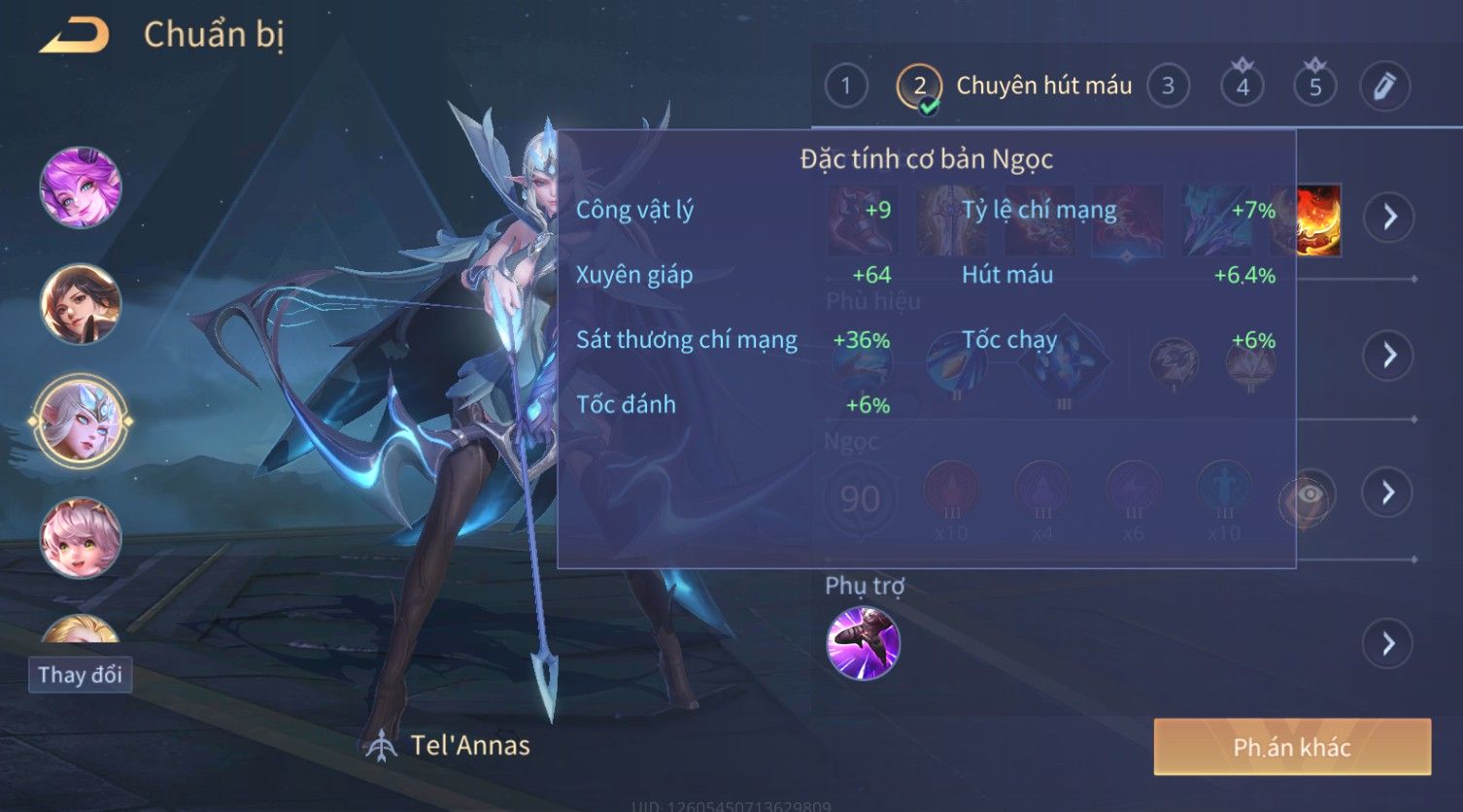Choose the pink-haired hero portrait
This screenshot has width=1463, height=812.
pos(81,537)
